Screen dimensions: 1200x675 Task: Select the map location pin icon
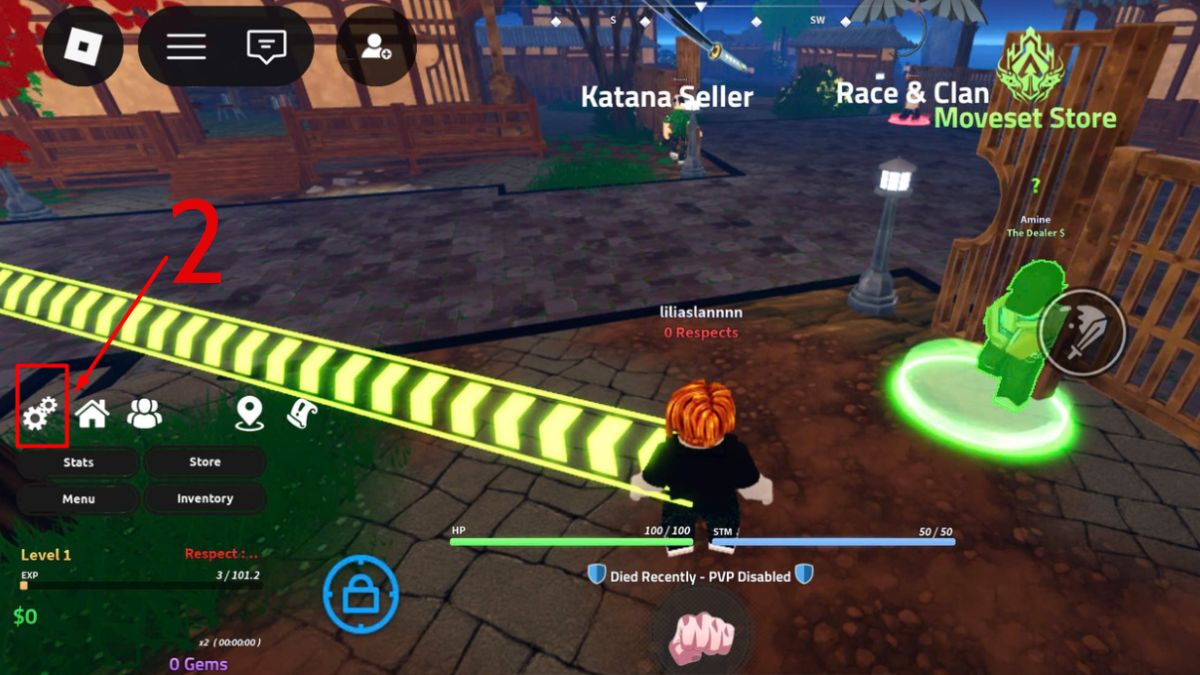[249, 413]
